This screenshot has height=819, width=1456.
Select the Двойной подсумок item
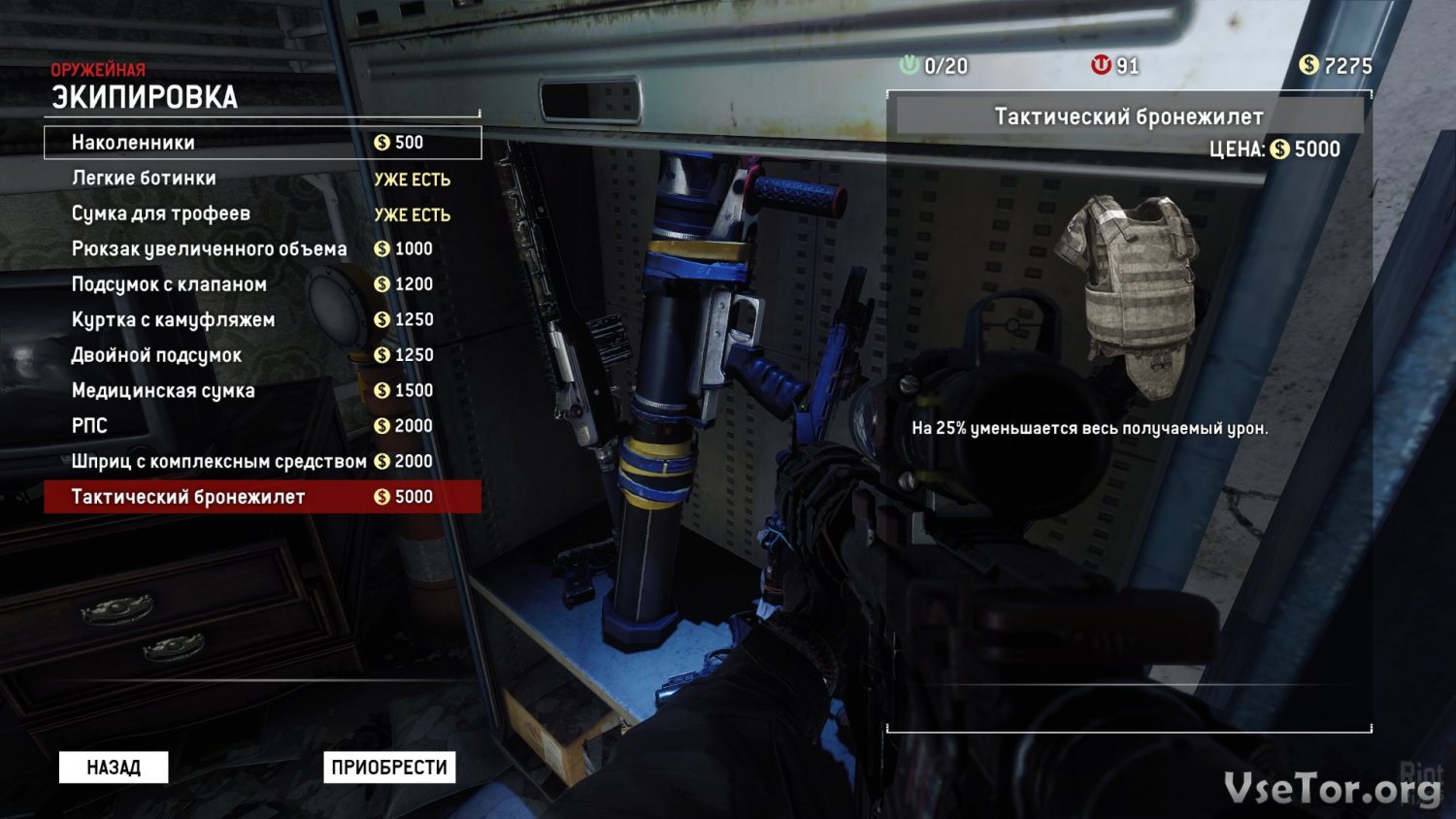(x=262, y=355)
